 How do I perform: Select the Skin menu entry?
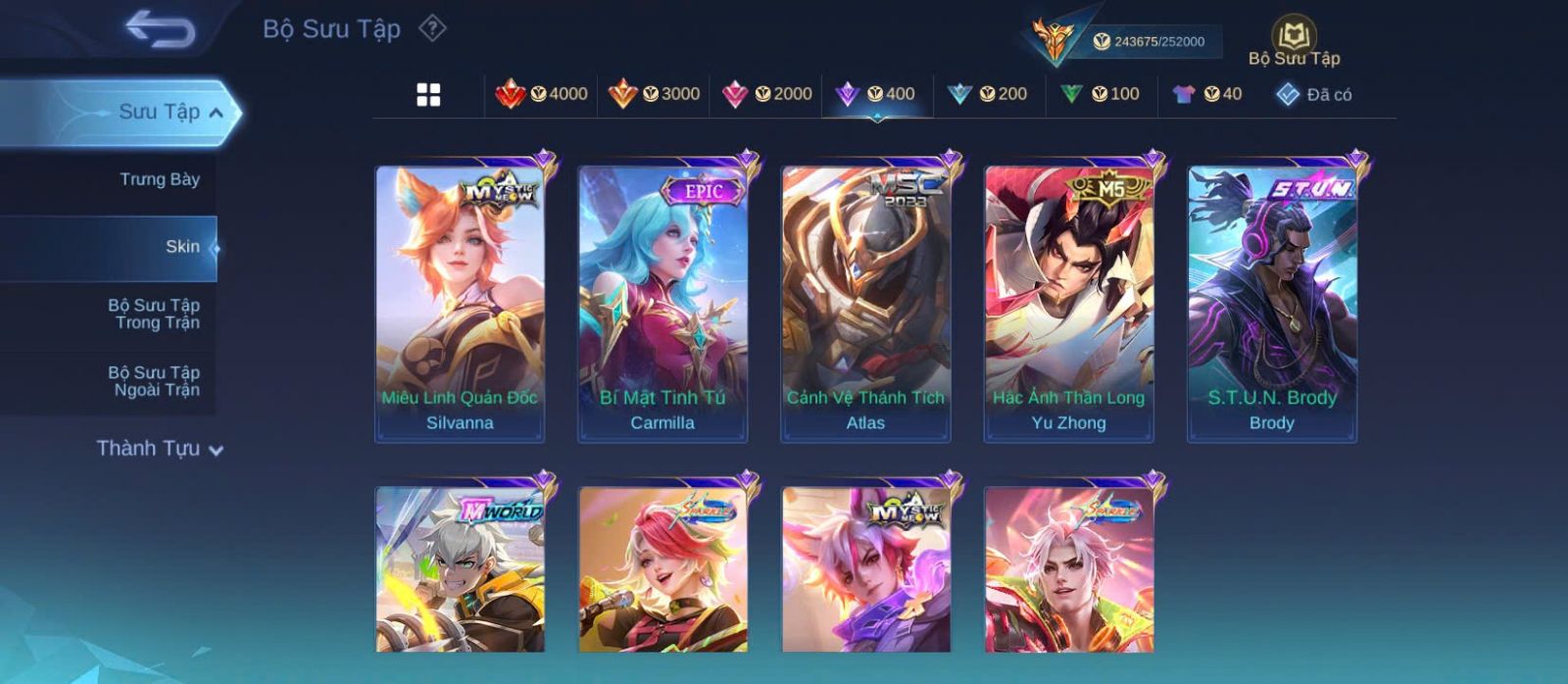pyautogui.click(x=182, y=247)
